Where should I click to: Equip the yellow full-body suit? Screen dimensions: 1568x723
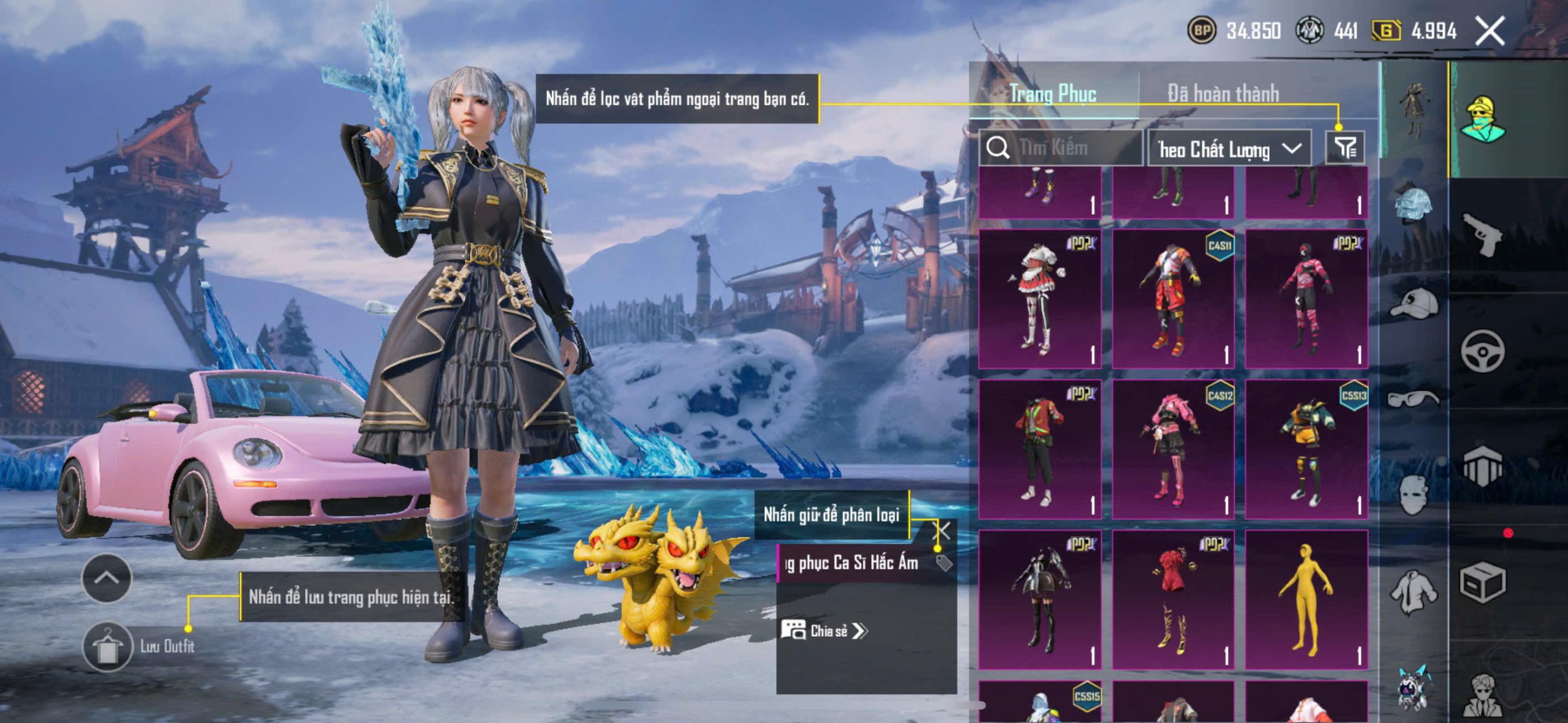point(1306,599)
